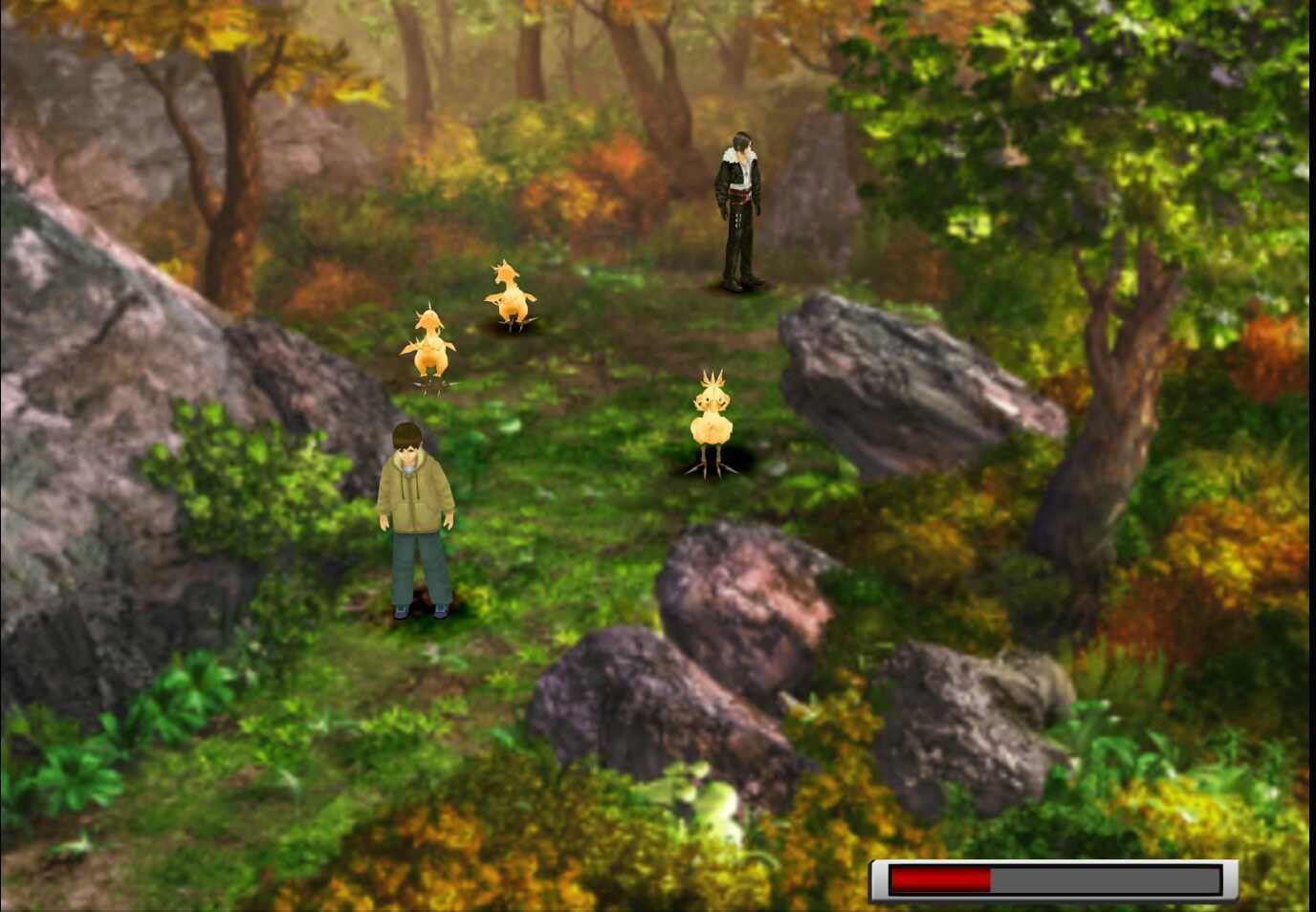Click the leftmost chicobo on the grass
This screenshot has height=912, width=1316.
click(x=428, y=349)
